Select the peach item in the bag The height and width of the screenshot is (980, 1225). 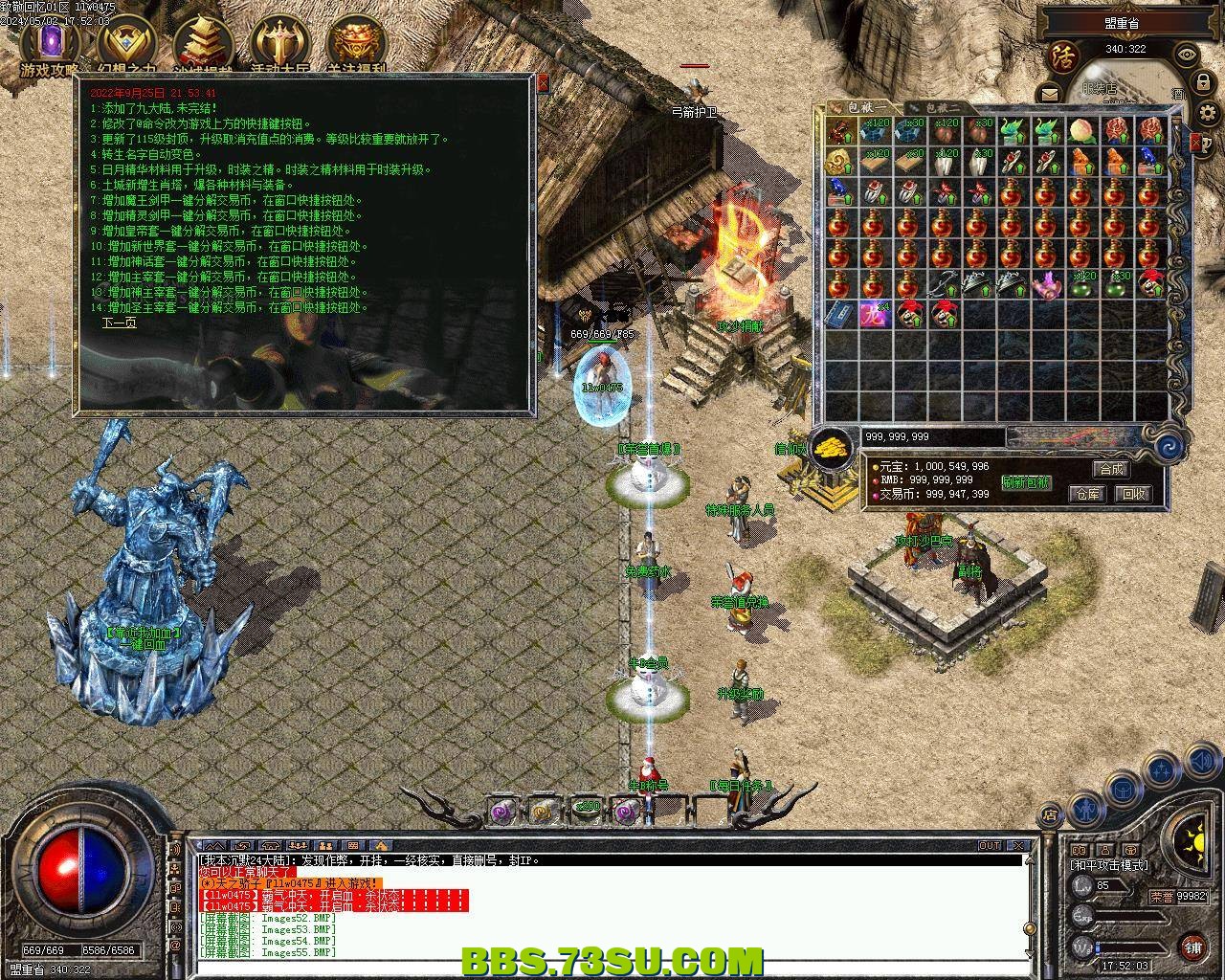[x=1080, y=130]
